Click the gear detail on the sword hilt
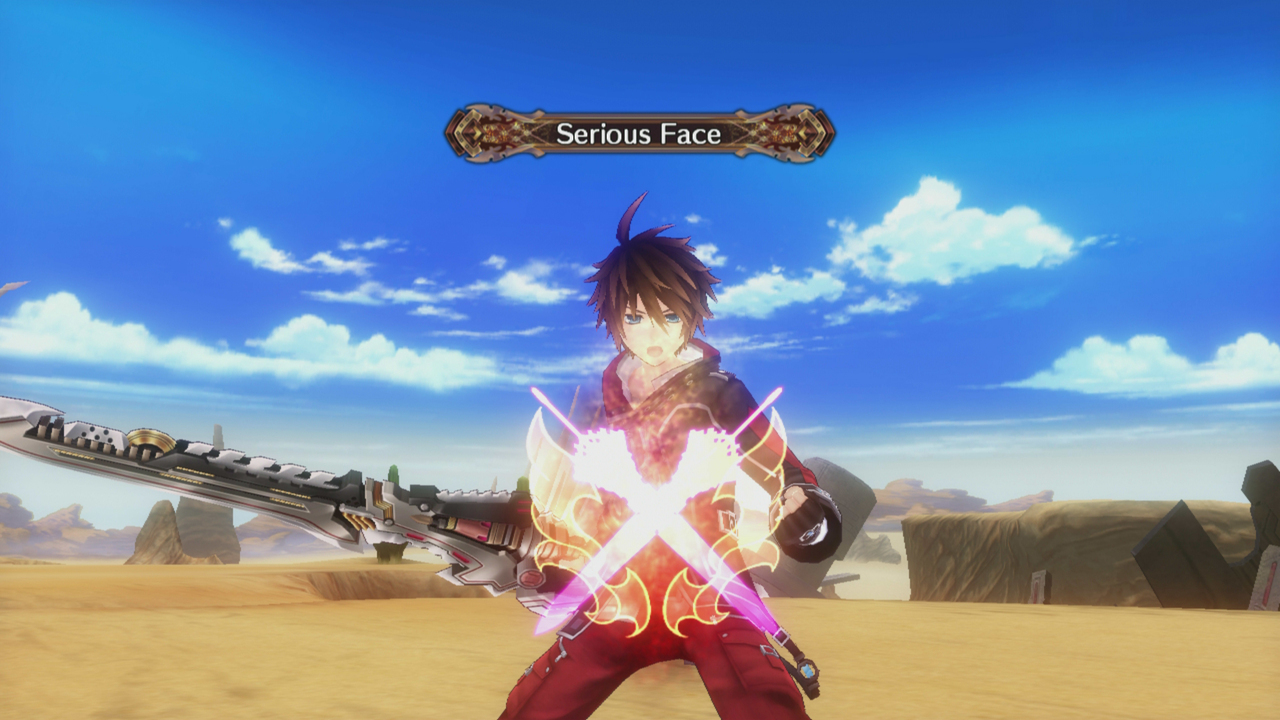 coord(148,440)
